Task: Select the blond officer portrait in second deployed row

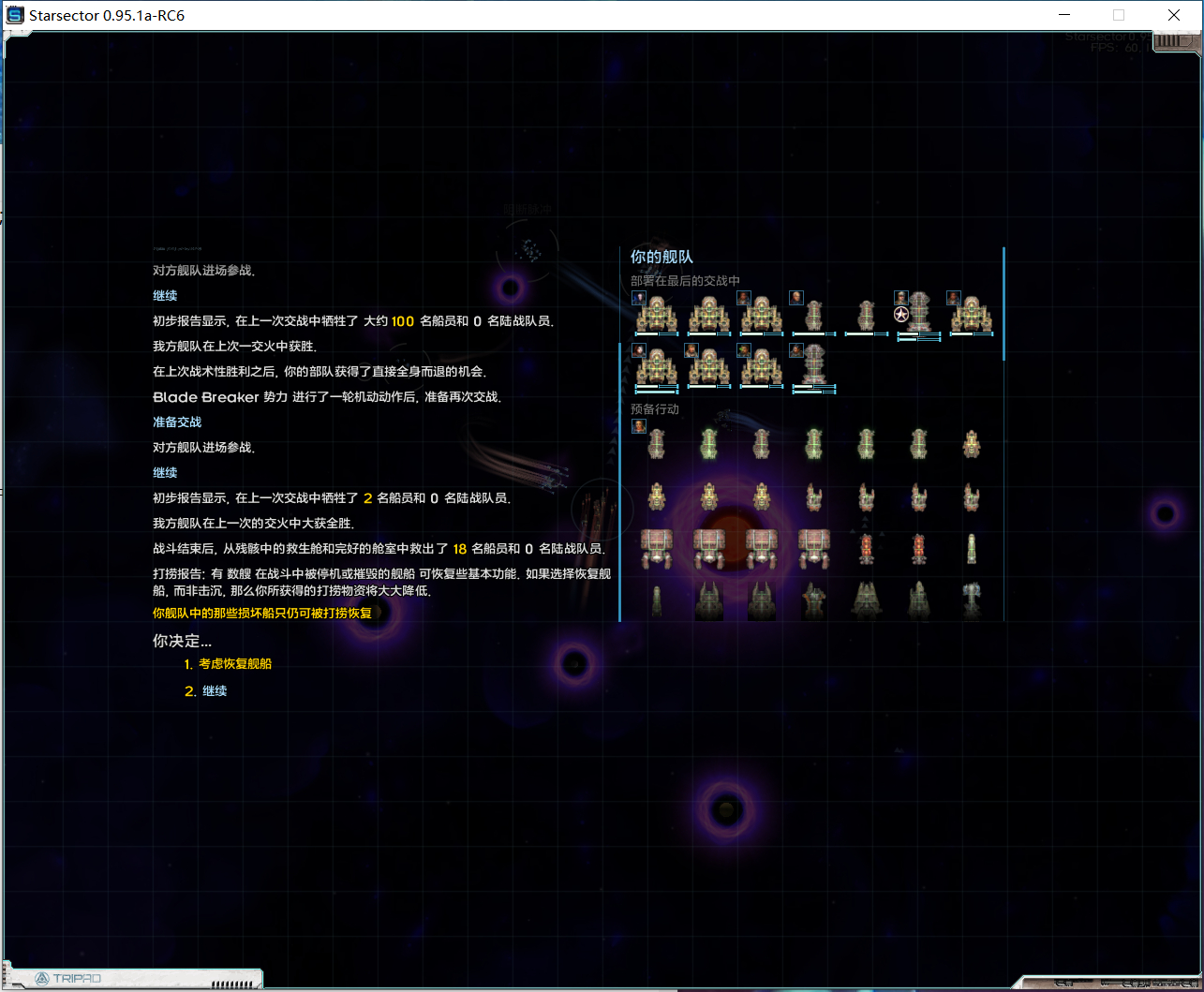Action: [691, 349]
